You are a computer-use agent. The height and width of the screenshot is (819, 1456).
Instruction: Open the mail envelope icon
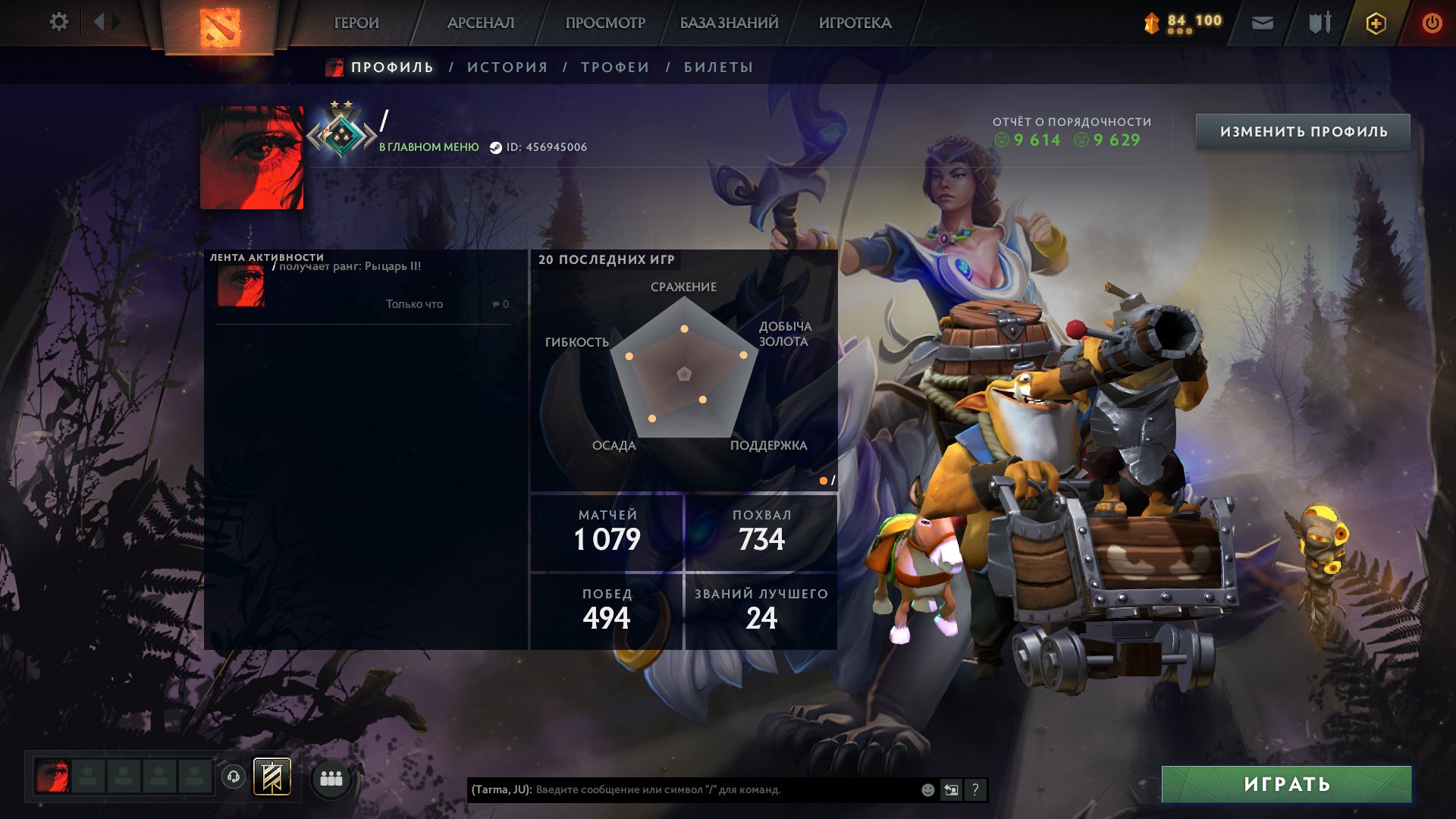tap(1262, 23)
